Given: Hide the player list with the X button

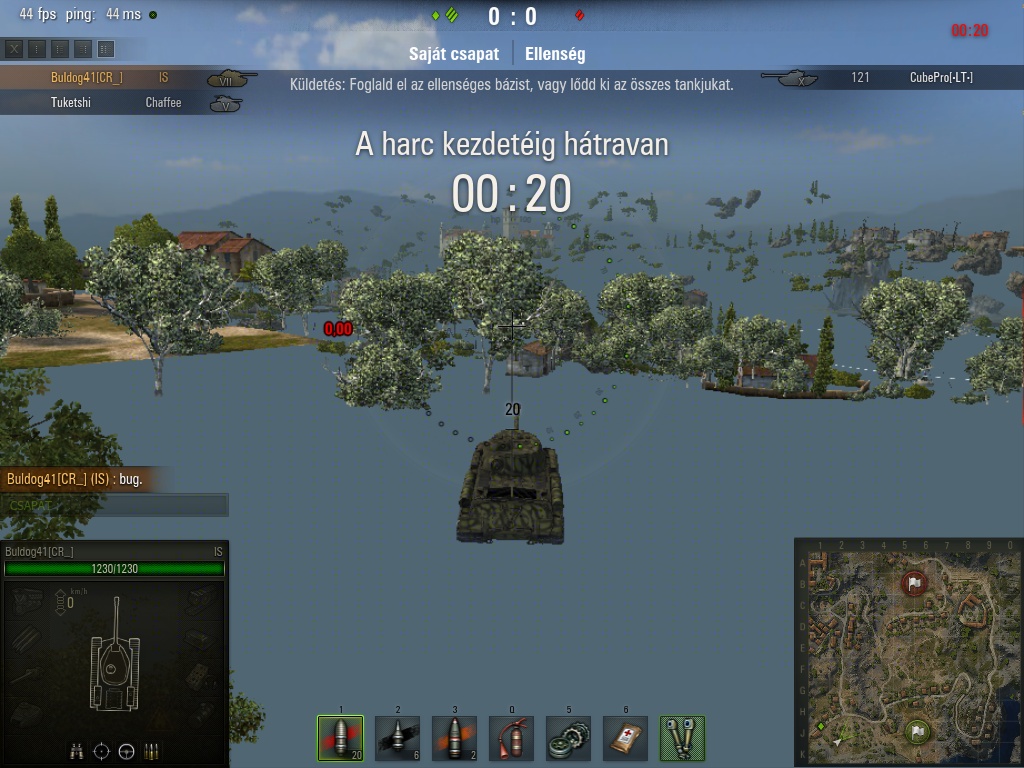Looking at the screenshot, I should [x=14, y=48].
